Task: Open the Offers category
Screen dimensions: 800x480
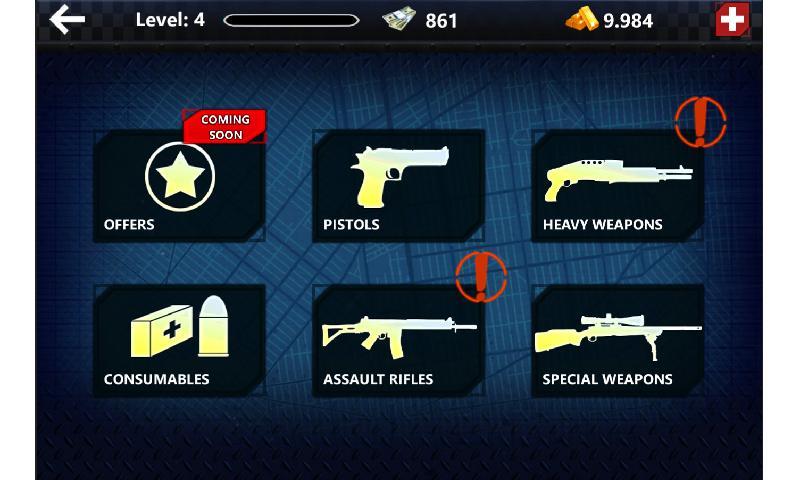Action: pyautogui.click(x=179, y=185)
